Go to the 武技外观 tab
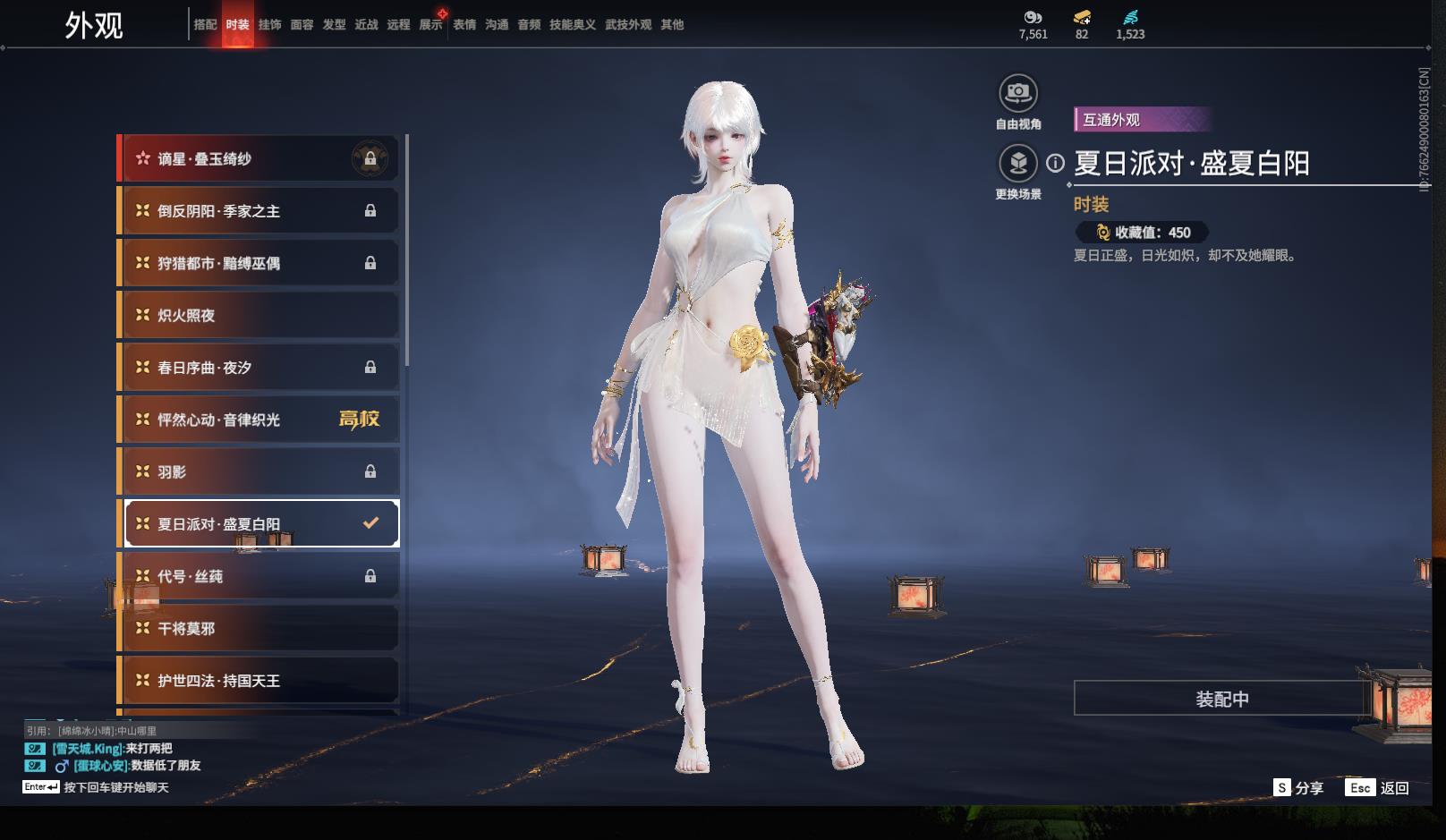 [x=628, y=25]
